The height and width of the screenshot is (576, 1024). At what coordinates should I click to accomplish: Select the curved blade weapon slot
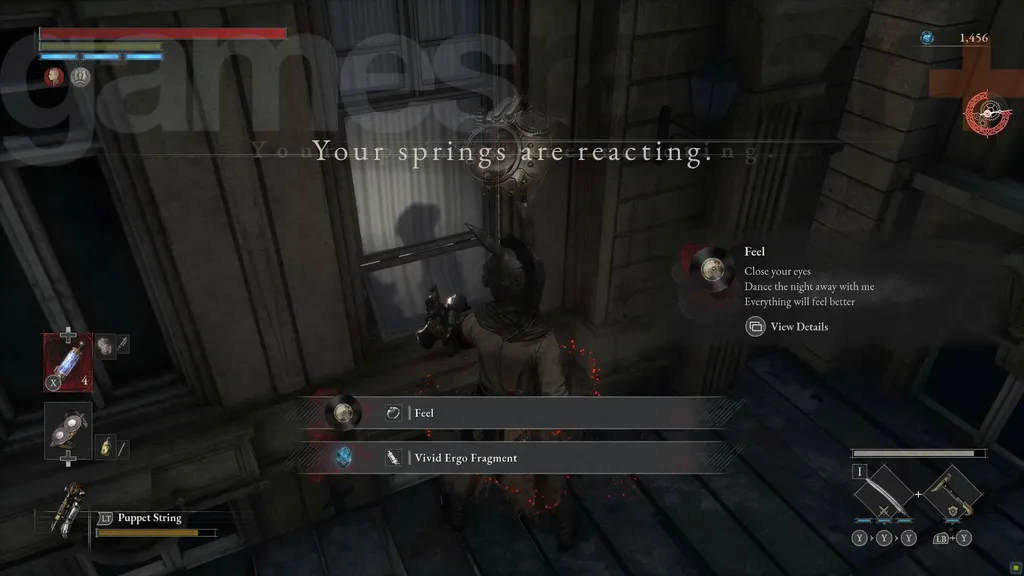pos(883,494)
